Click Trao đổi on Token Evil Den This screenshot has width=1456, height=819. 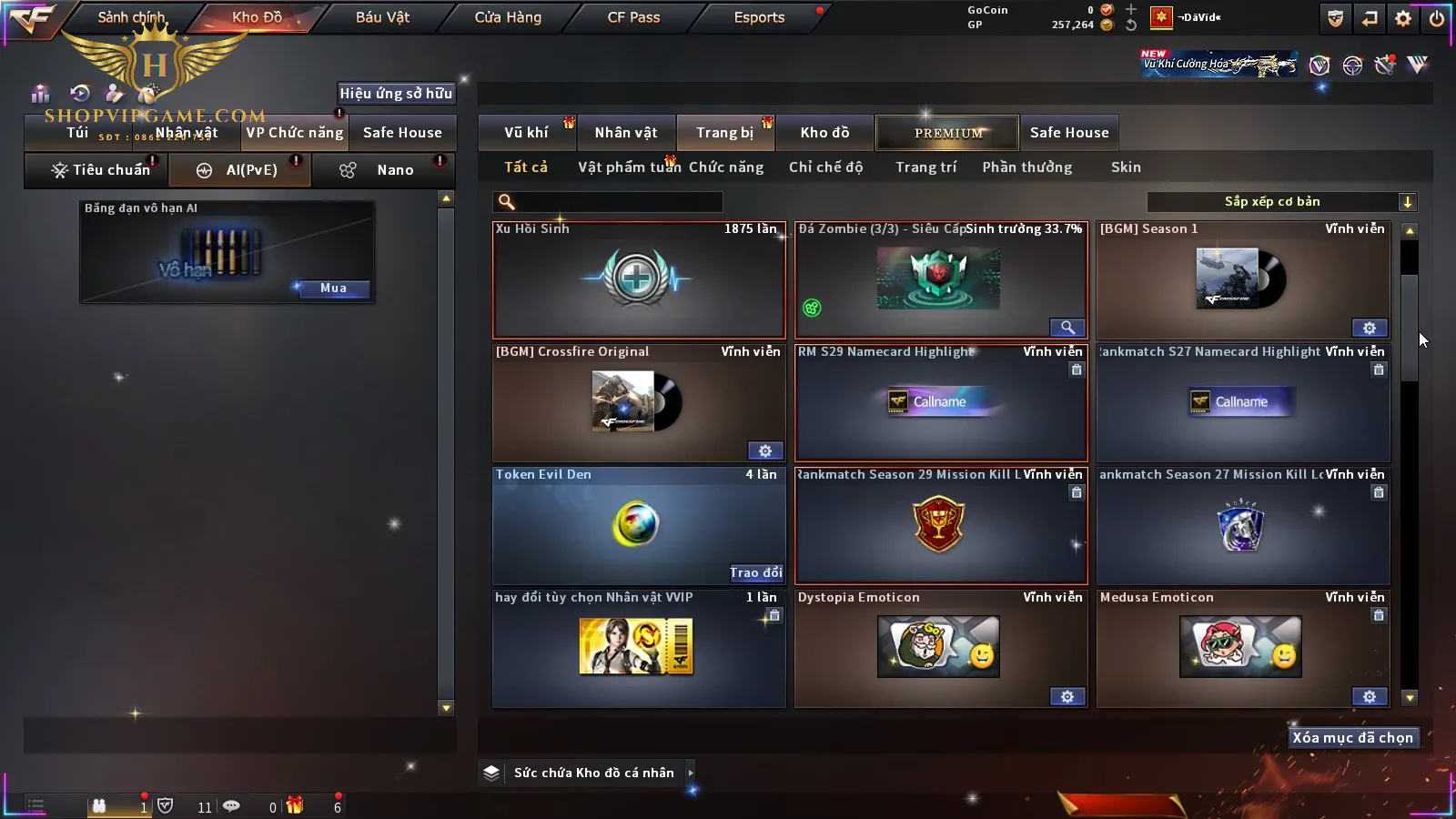755,572
